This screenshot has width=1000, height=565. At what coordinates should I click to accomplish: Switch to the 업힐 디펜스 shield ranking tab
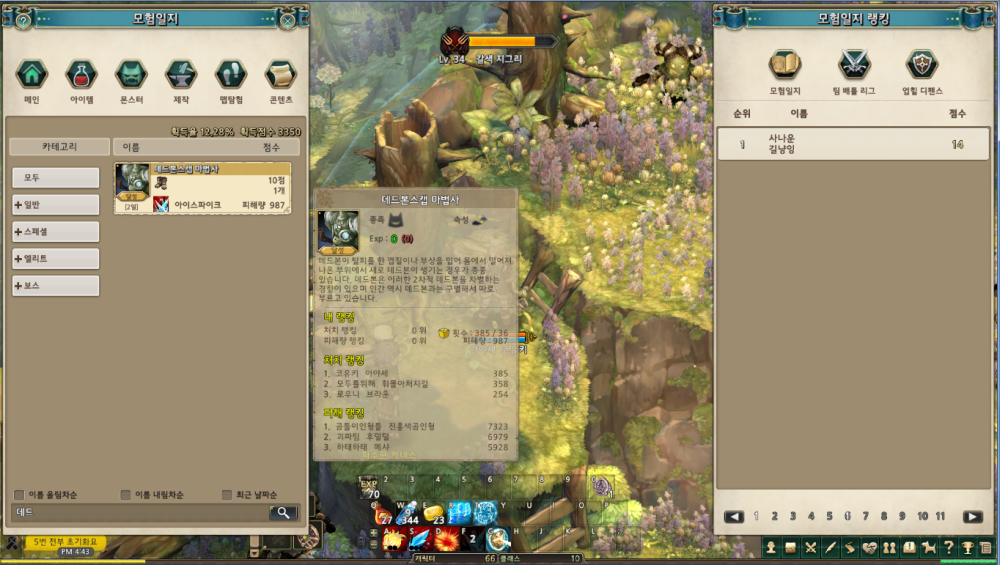coord(921,66)
